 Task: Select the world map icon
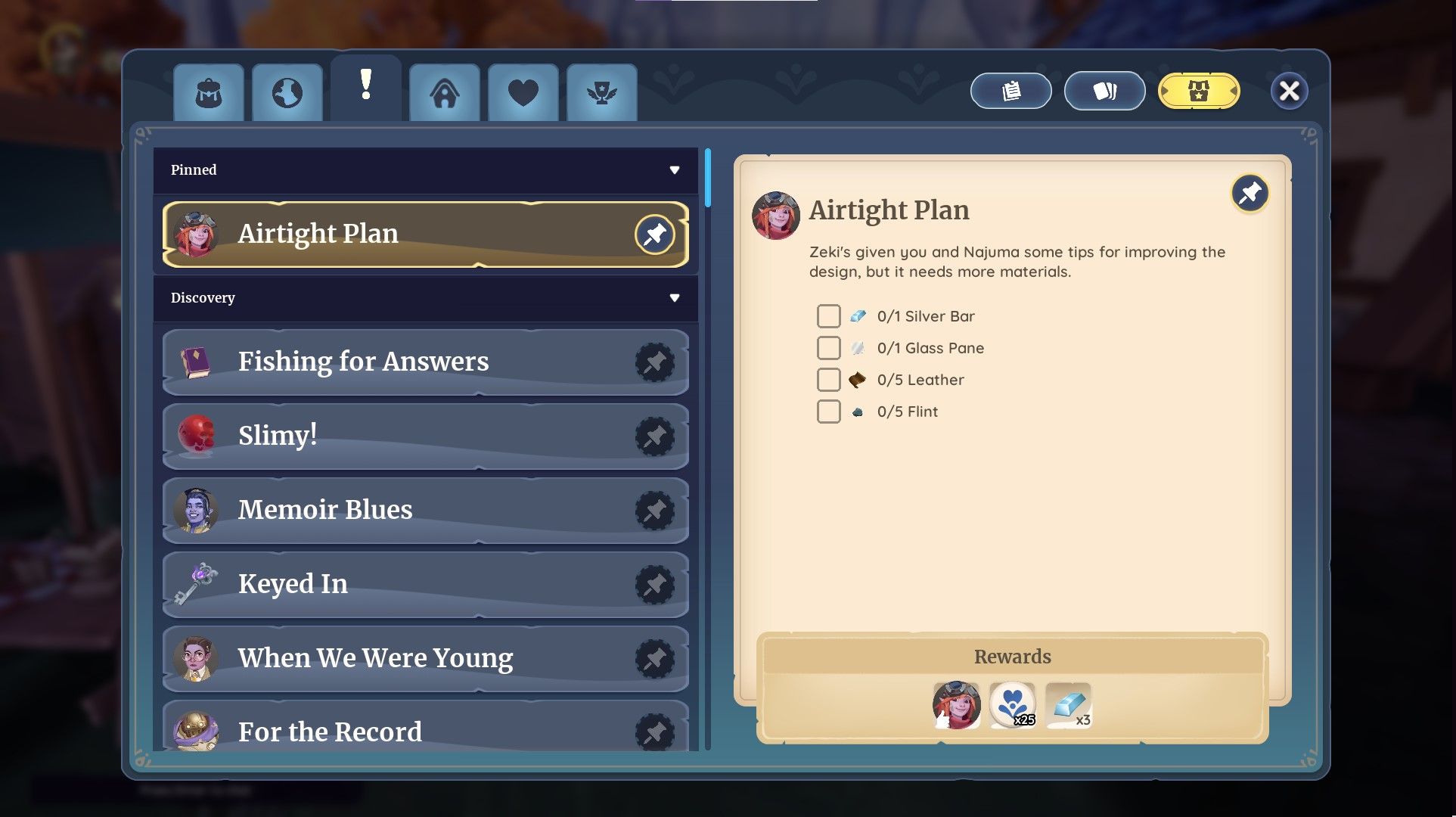(x=287, y=92)
